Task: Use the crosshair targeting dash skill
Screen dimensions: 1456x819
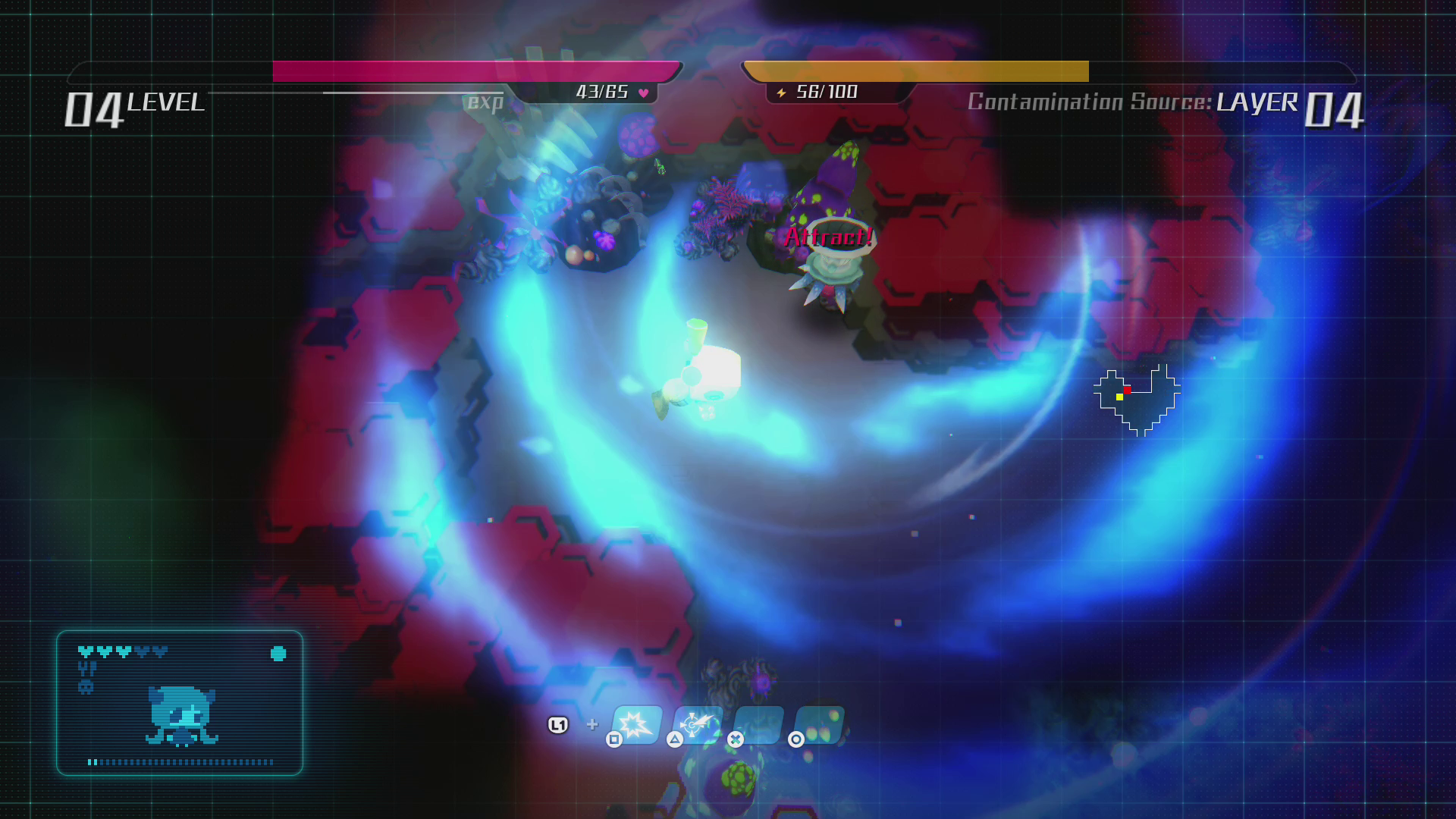Action: 697,724
